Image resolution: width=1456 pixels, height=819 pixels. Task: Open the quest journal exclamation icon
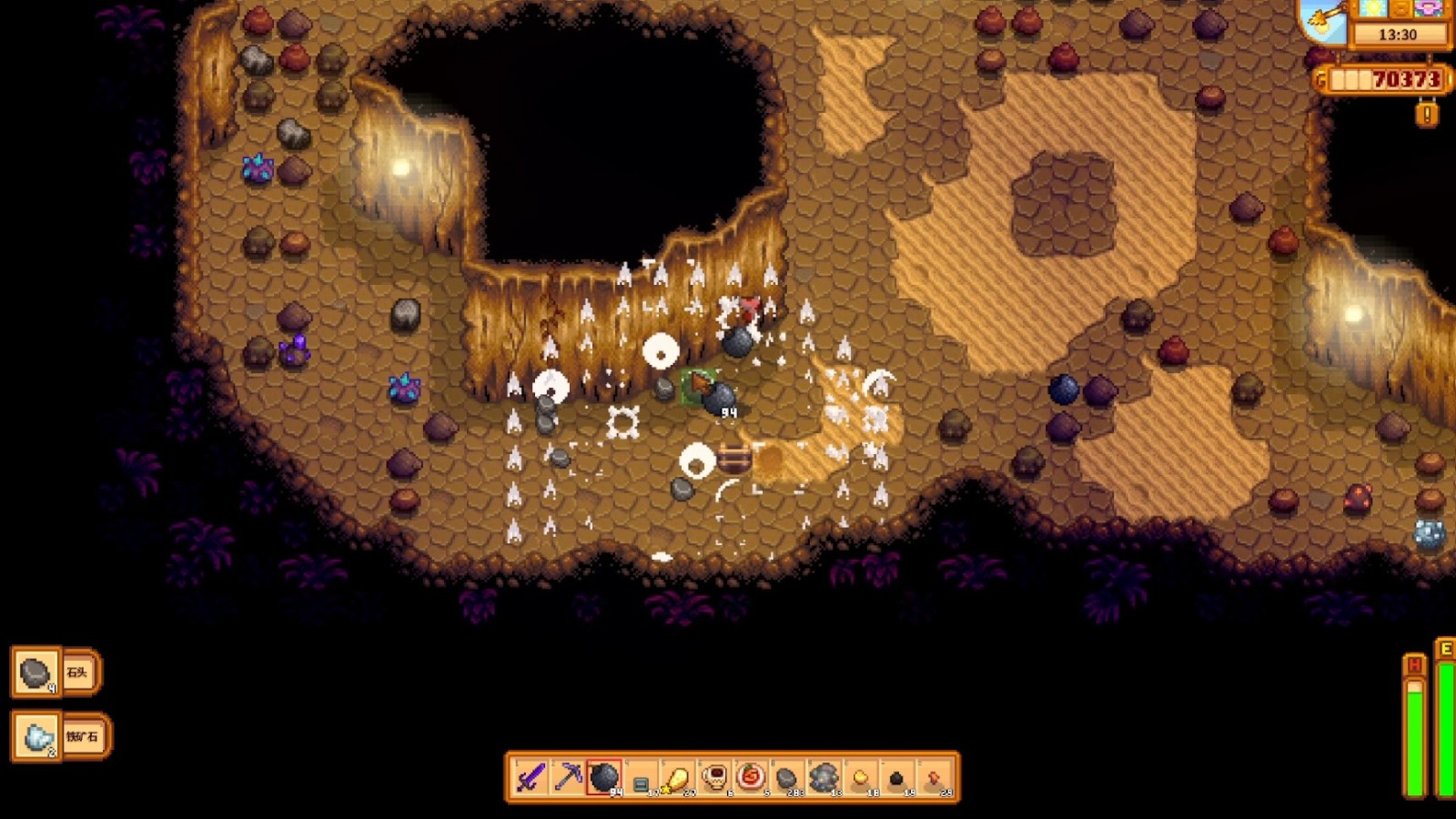click(x=1427, y=115)
